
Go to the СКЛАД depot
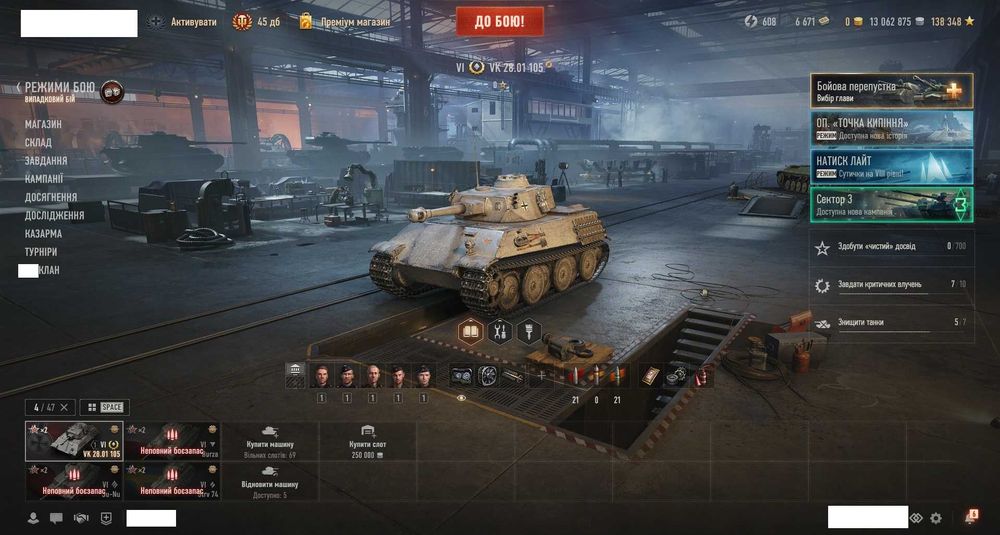coord(38,142)
